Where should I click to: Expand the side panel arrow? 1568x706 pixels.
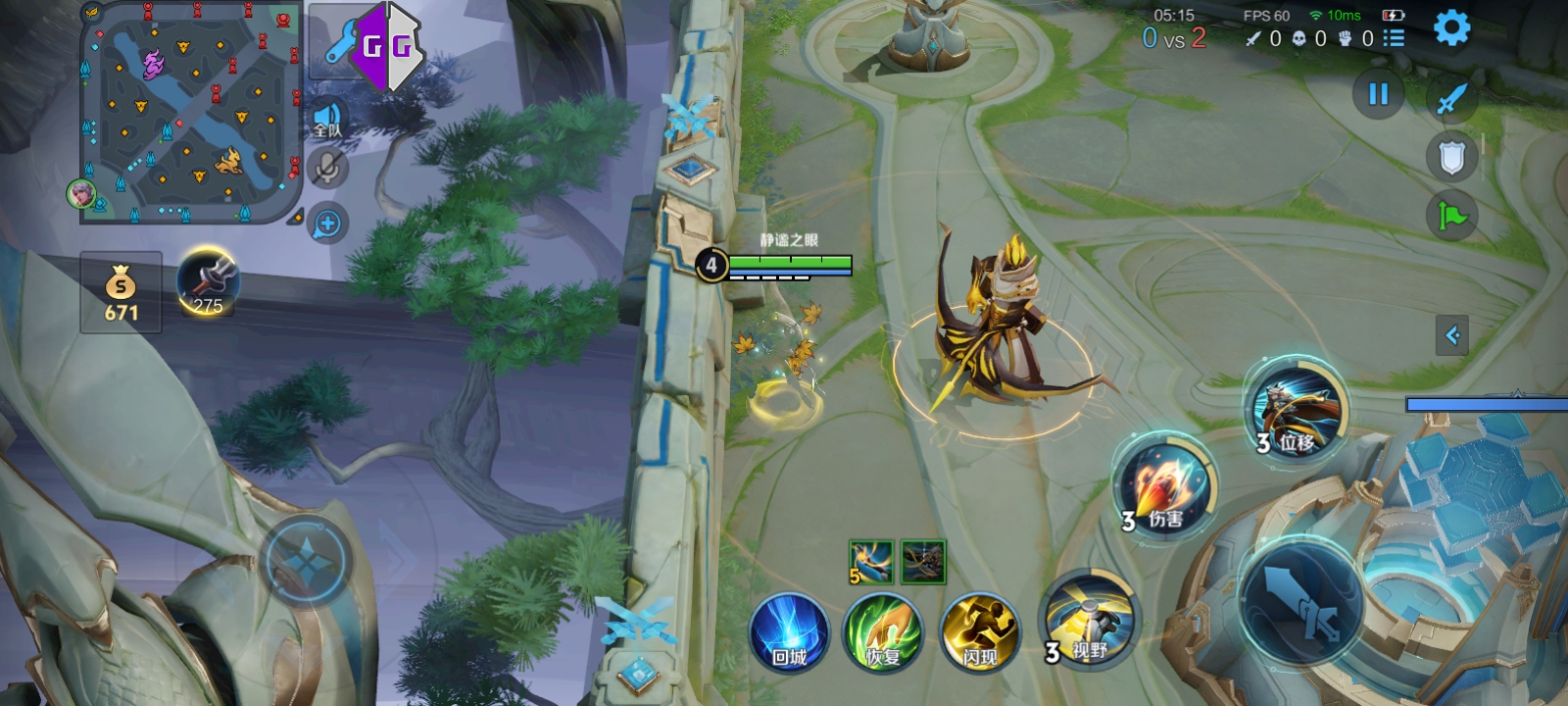click(1452, 335)
